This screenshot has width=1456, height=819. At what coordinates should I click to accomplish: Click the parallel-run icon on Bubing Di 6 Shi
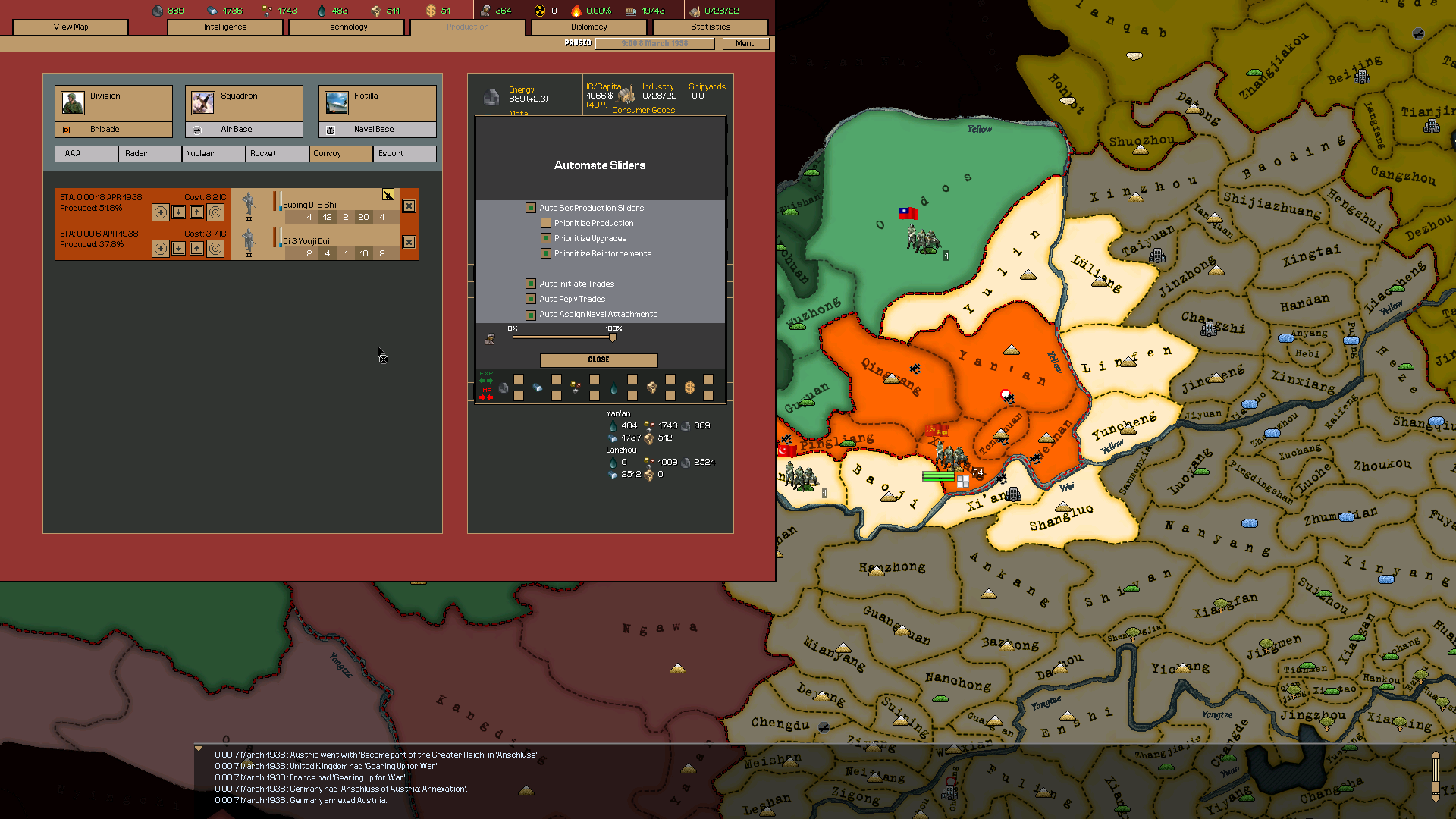coord(388,196)
